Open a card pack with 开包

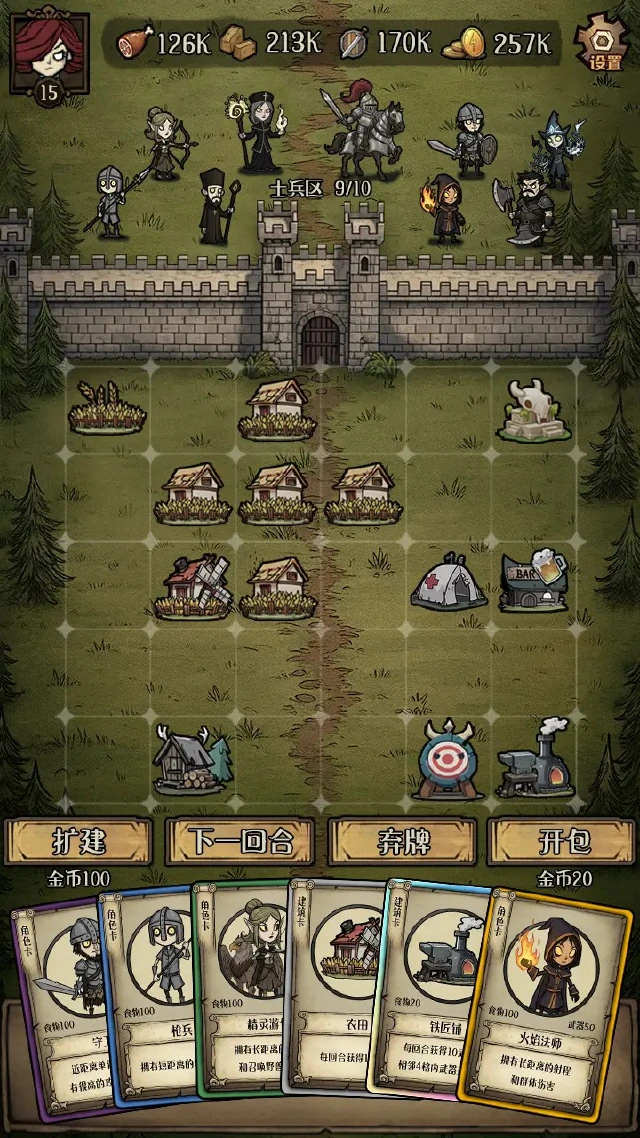click(564, 842)
